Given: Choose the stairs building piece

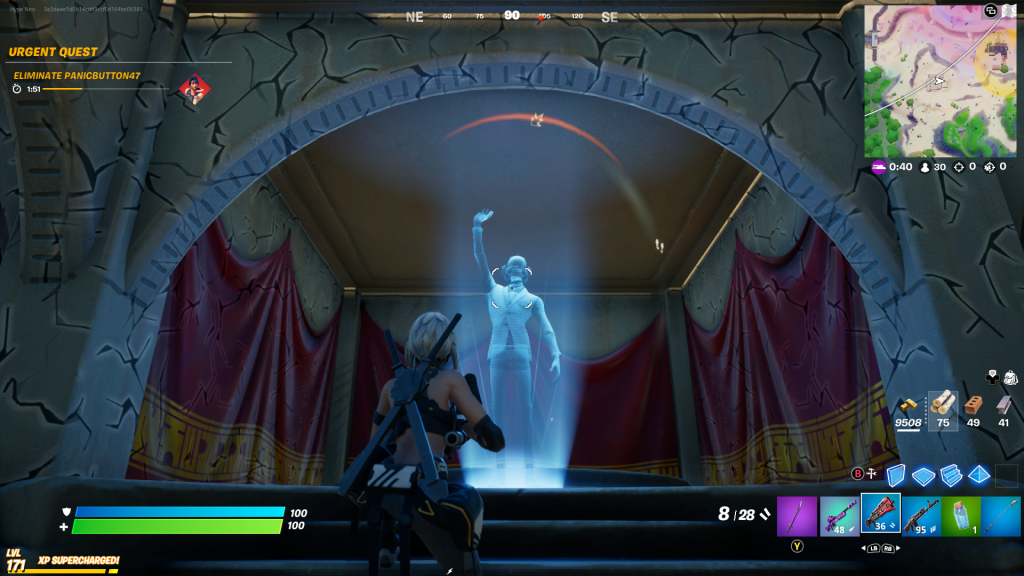Looking at the screenshot, I should click(x=951, y=475).
